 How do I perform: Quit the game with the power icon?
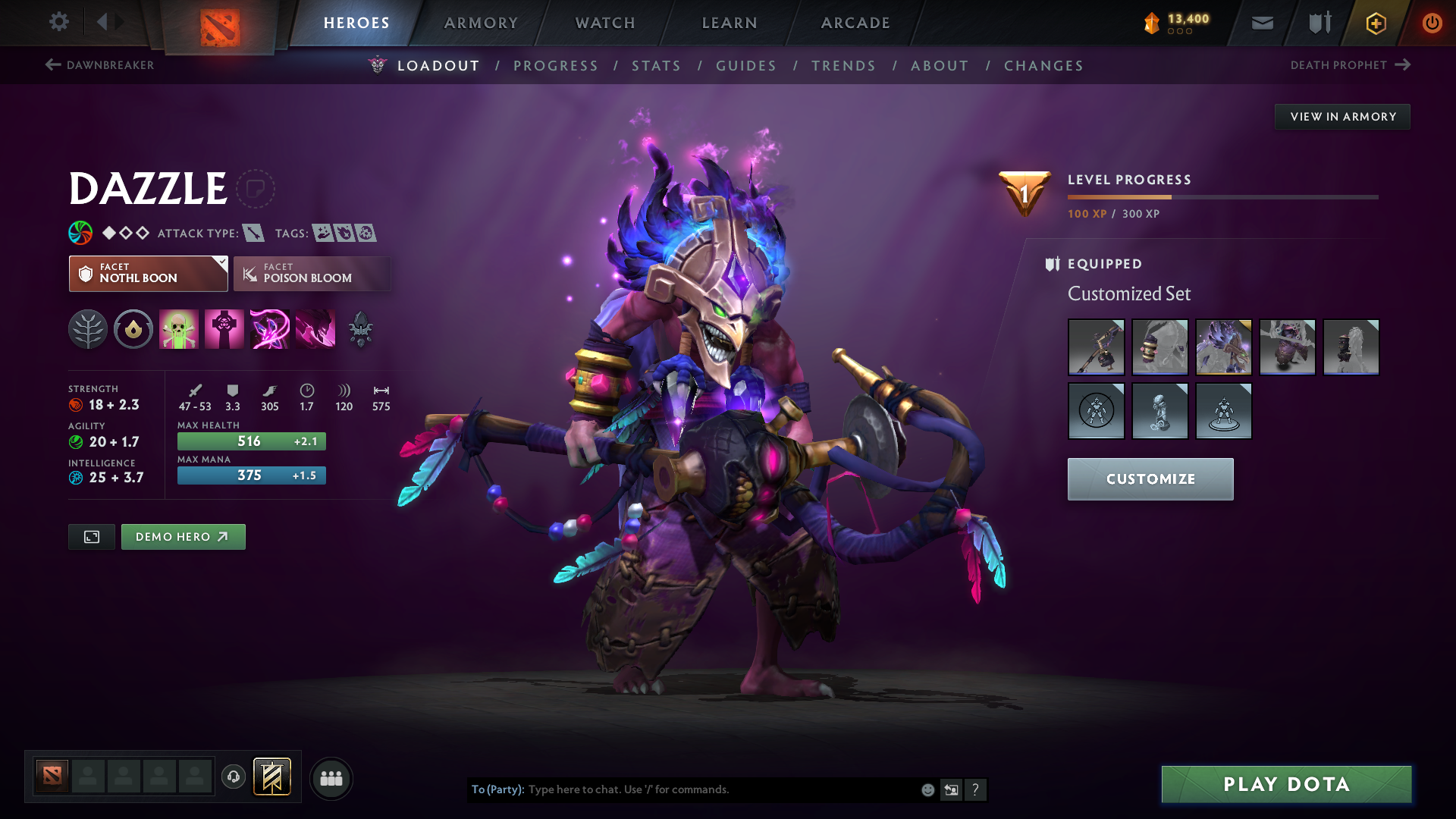click(x=1432, y=23)
